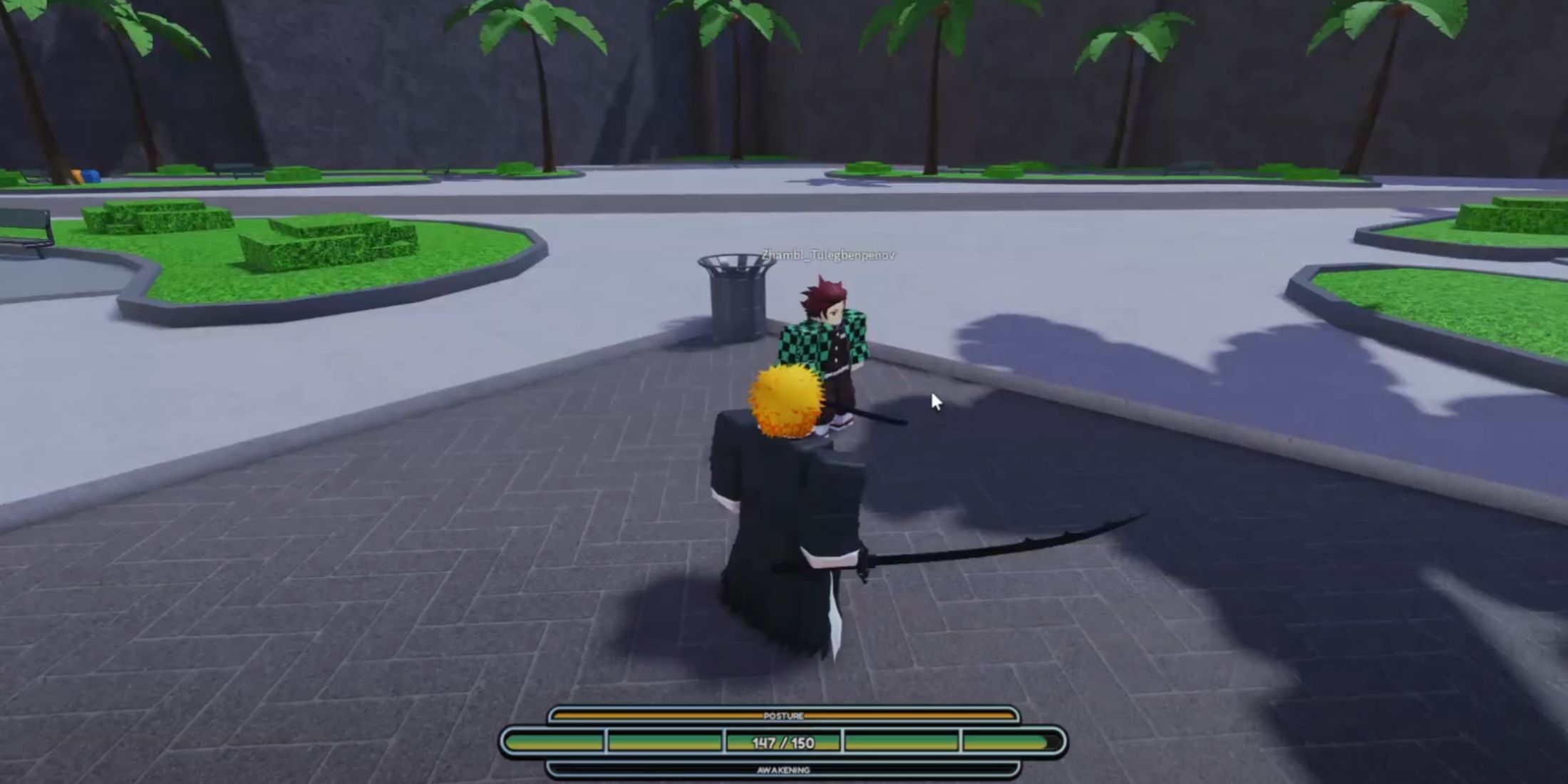Click the AWAKENING bar at screen bottom
This screenshot has width=1568, height=784.
click(784, 770)
